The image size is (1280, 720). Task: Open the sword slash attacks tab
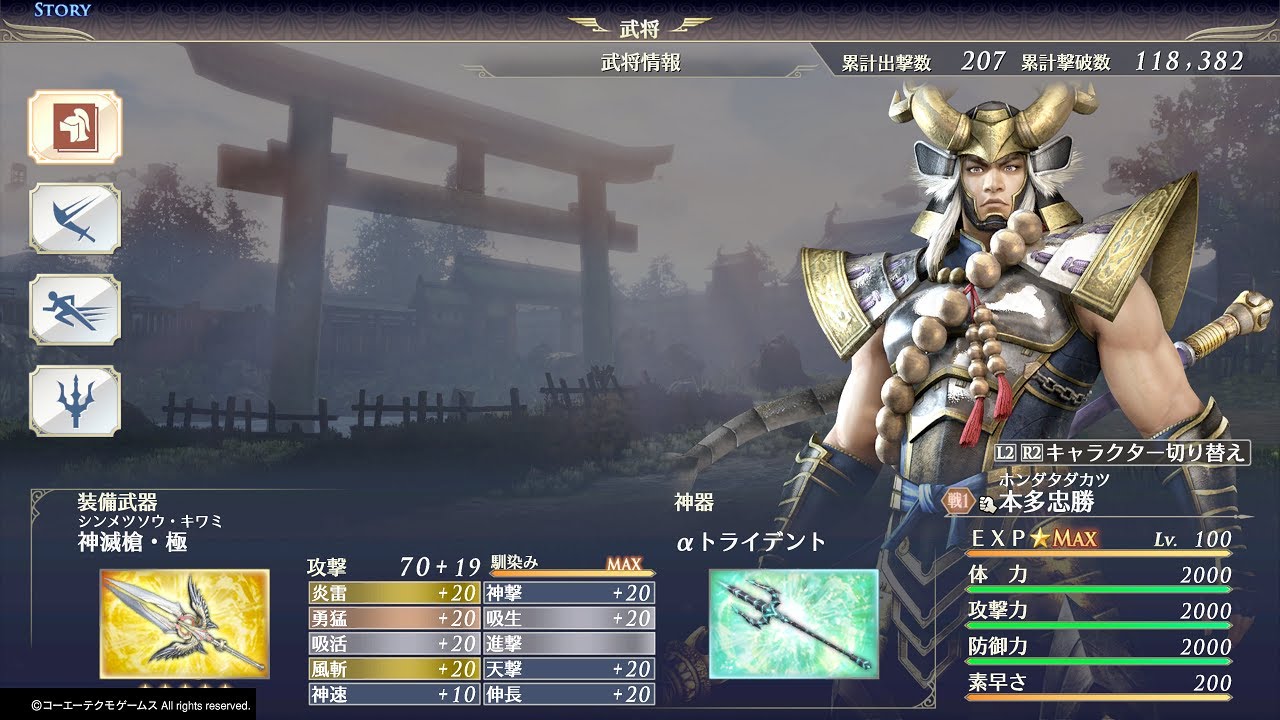tap(75, 218)
